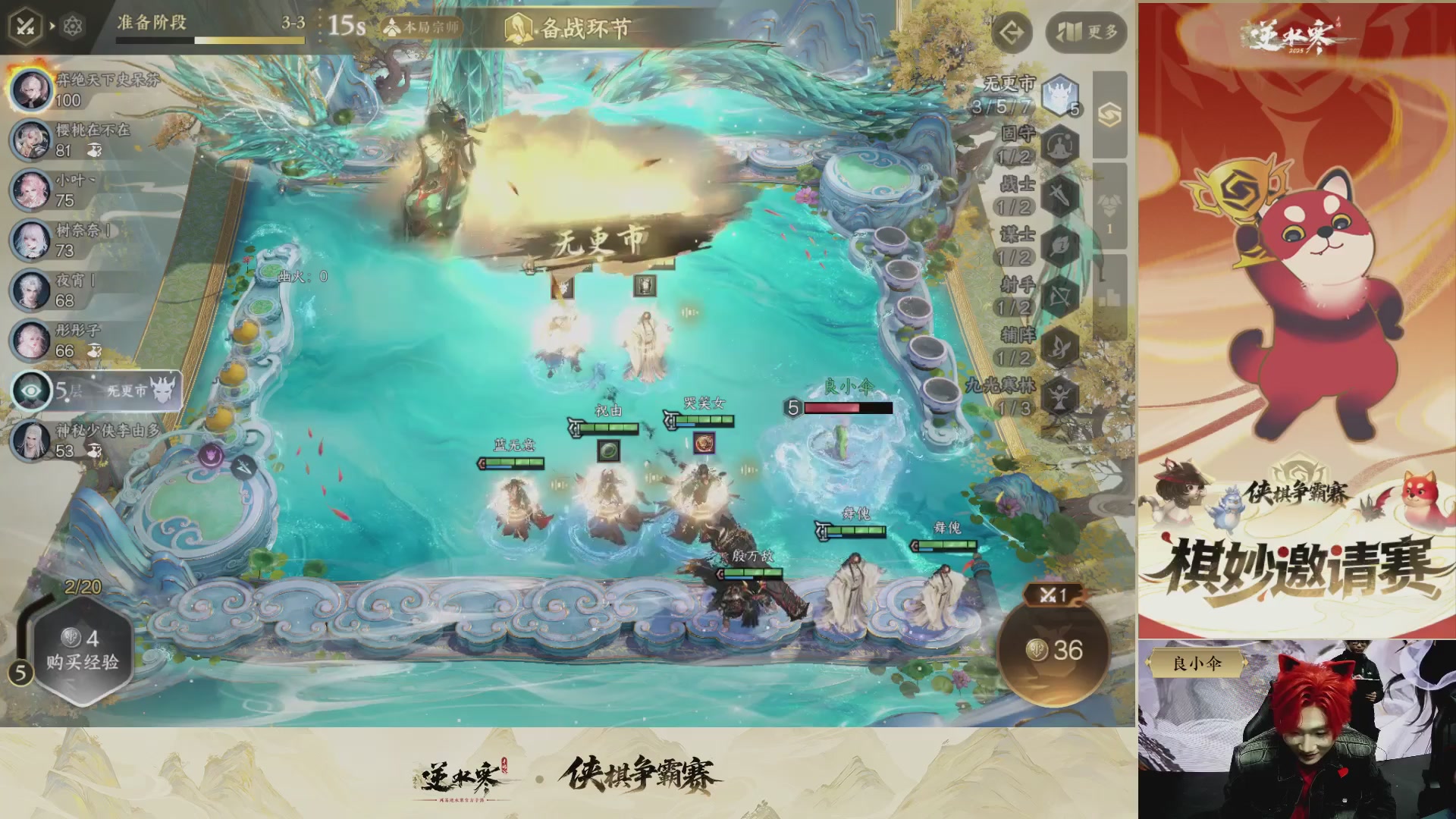Open the crossed swords icon at top left
The image size is (1456, 819).
coord(27,25)
